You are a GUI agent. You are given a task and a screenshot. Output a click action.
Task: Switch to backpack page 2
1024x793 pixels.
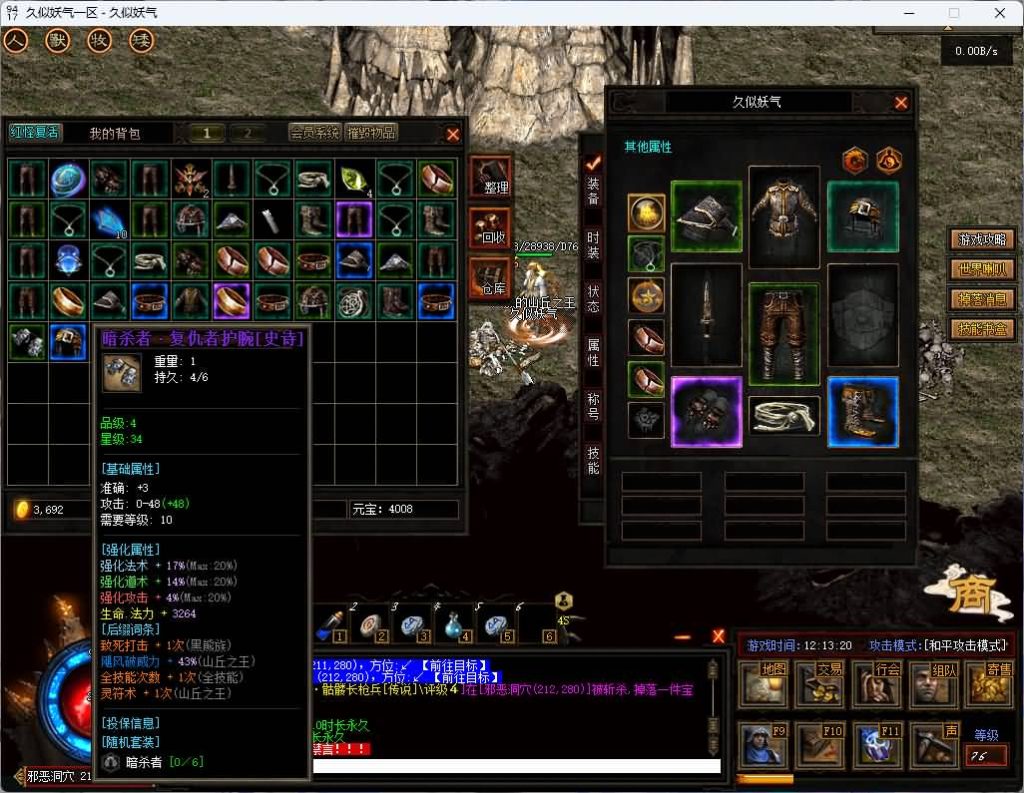point(247,133)
